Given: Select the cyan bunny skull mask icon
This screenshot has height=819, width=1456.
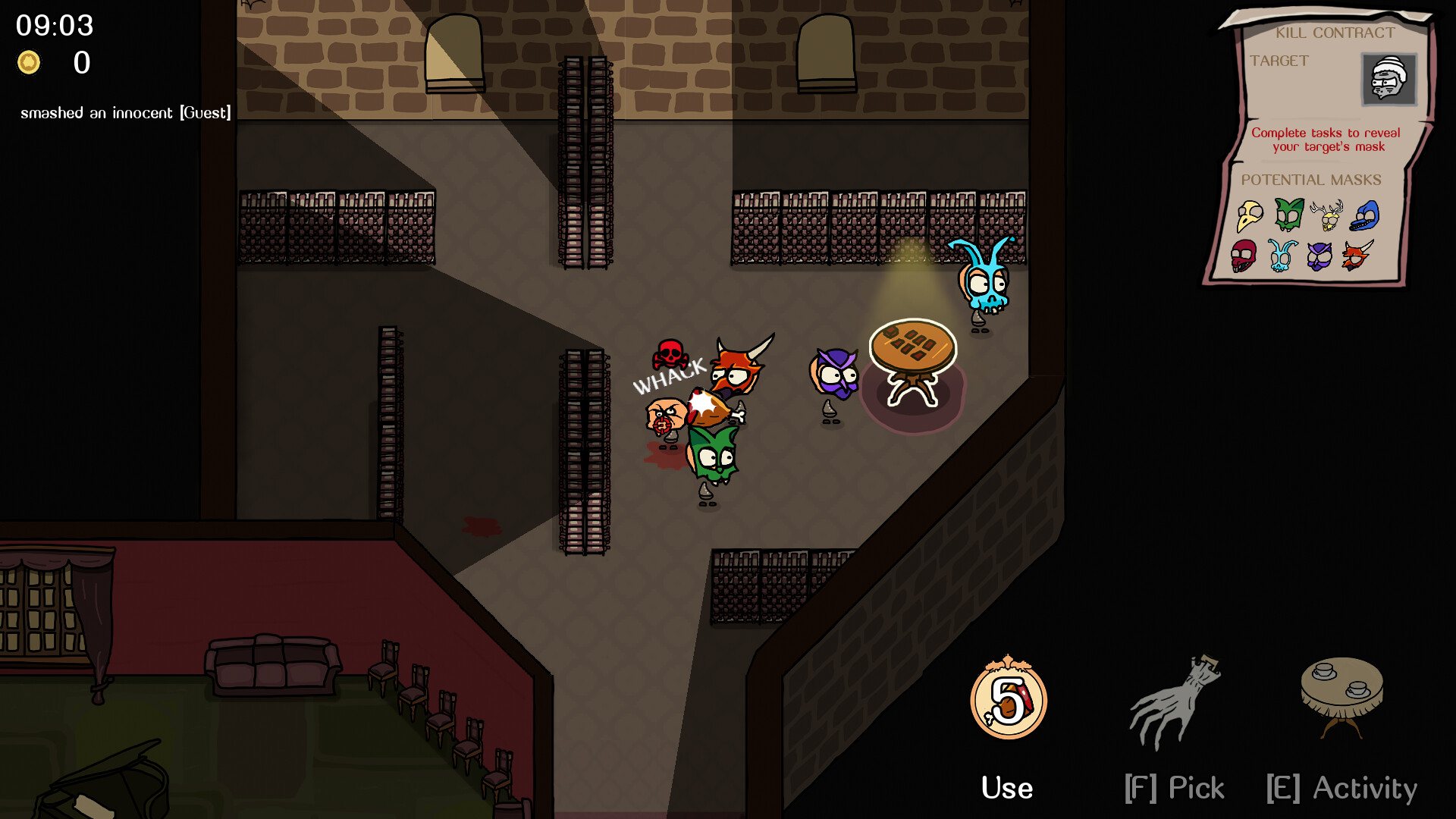Looking at the screenshot, I should pos(1280,256).
